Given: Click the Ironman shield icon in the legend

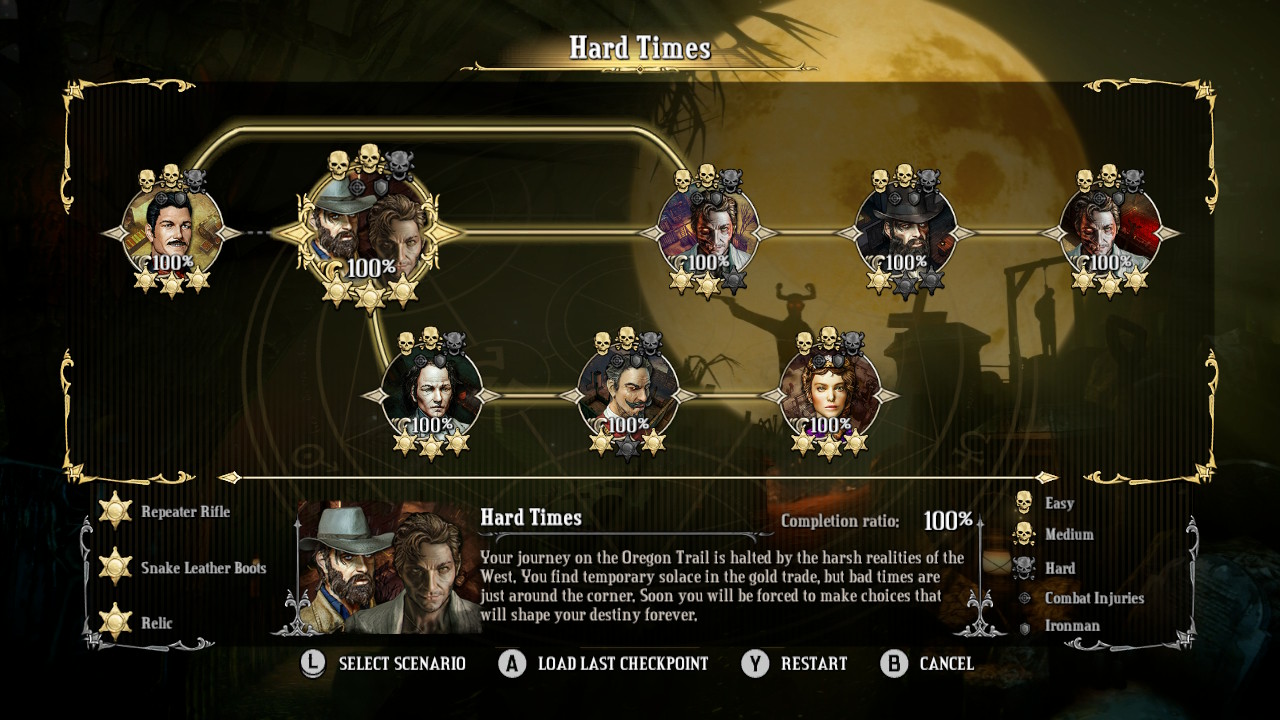Looking at the screenshot, I should pyautogui.click(x=1024, y=629).
